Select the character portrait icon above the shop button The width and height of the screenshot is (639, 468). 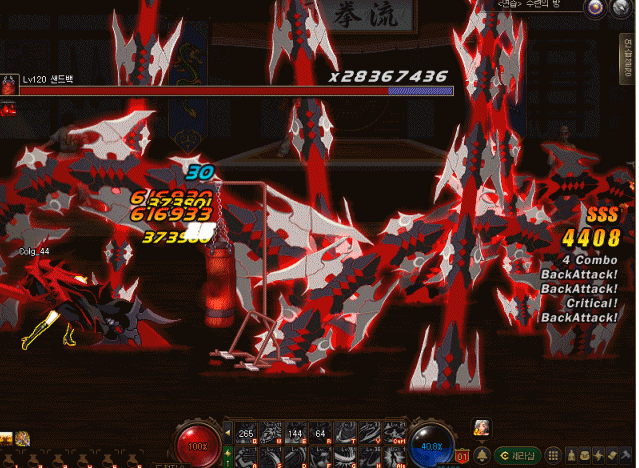(x=482, y=427)
